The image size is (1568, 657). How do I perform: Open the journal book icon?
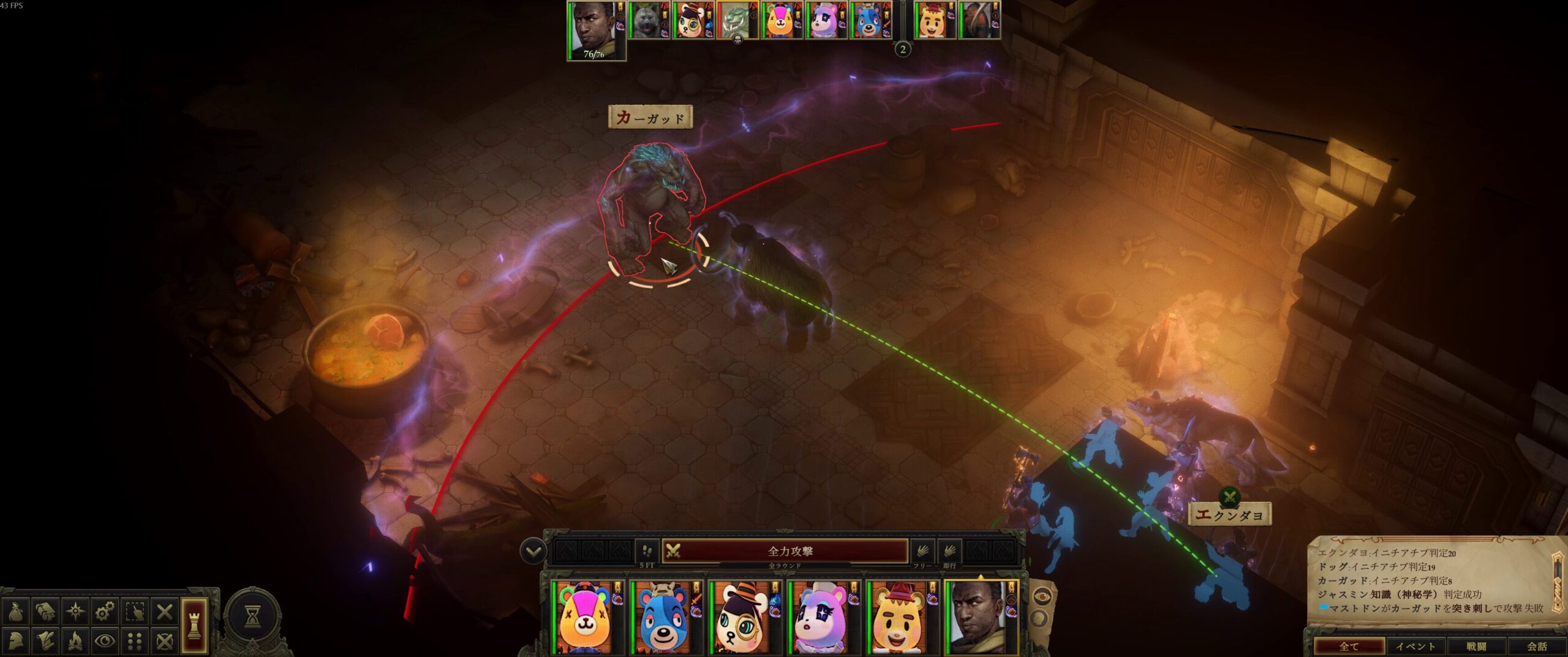(45, 612)
